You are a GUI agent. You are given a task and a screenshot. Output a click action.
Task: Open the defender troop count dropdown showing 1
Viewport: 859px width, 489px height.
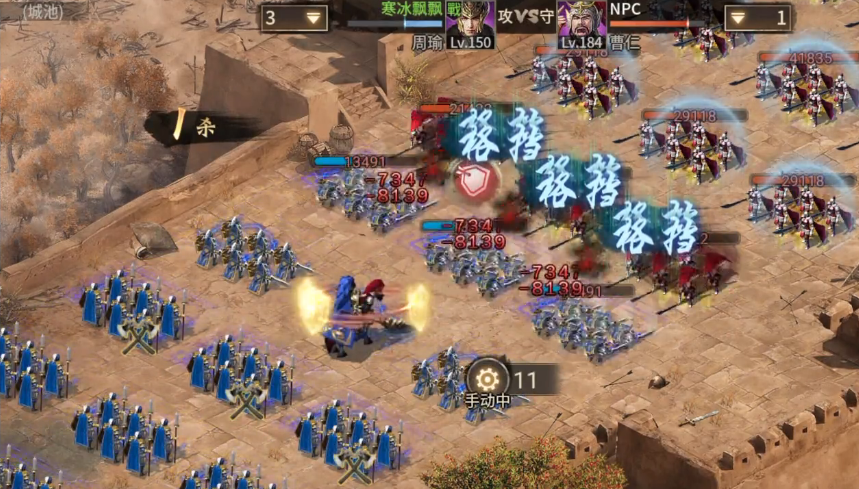(757, 18)
